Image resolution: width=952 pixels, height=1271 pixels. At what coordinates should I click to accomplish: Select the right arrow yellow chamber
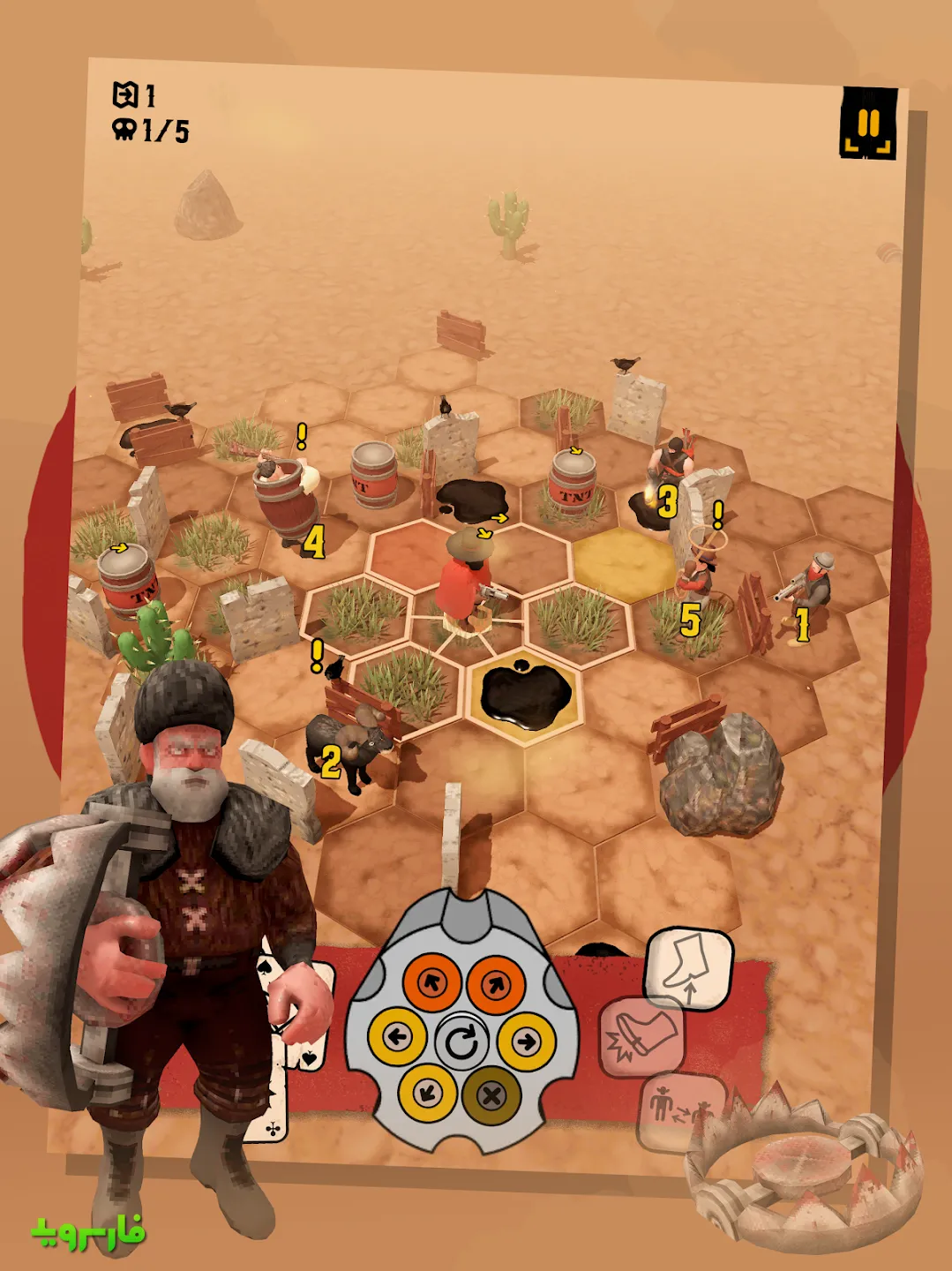click(527, 1042)
